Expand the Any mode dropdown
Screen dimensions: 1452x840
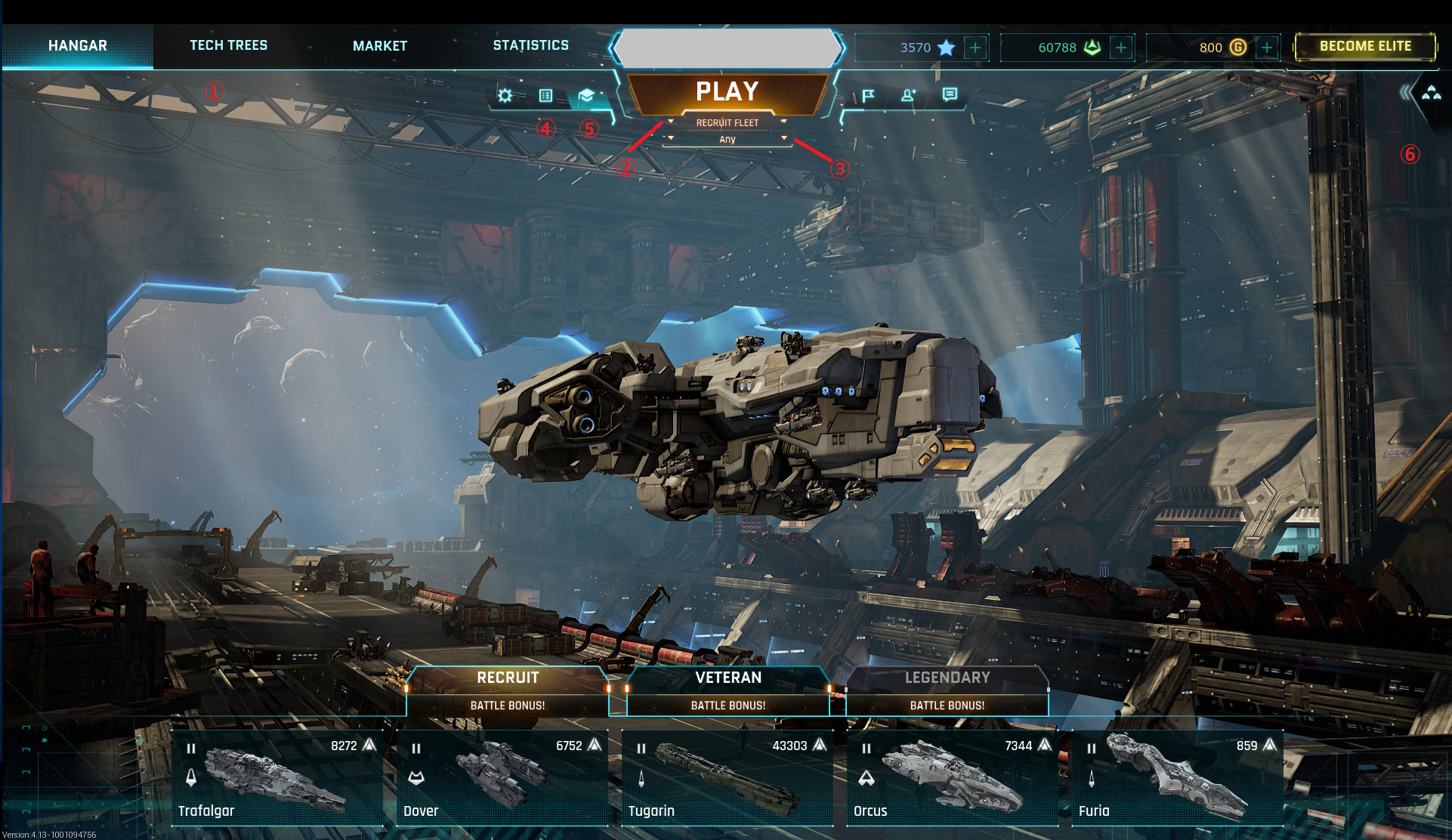727,139
